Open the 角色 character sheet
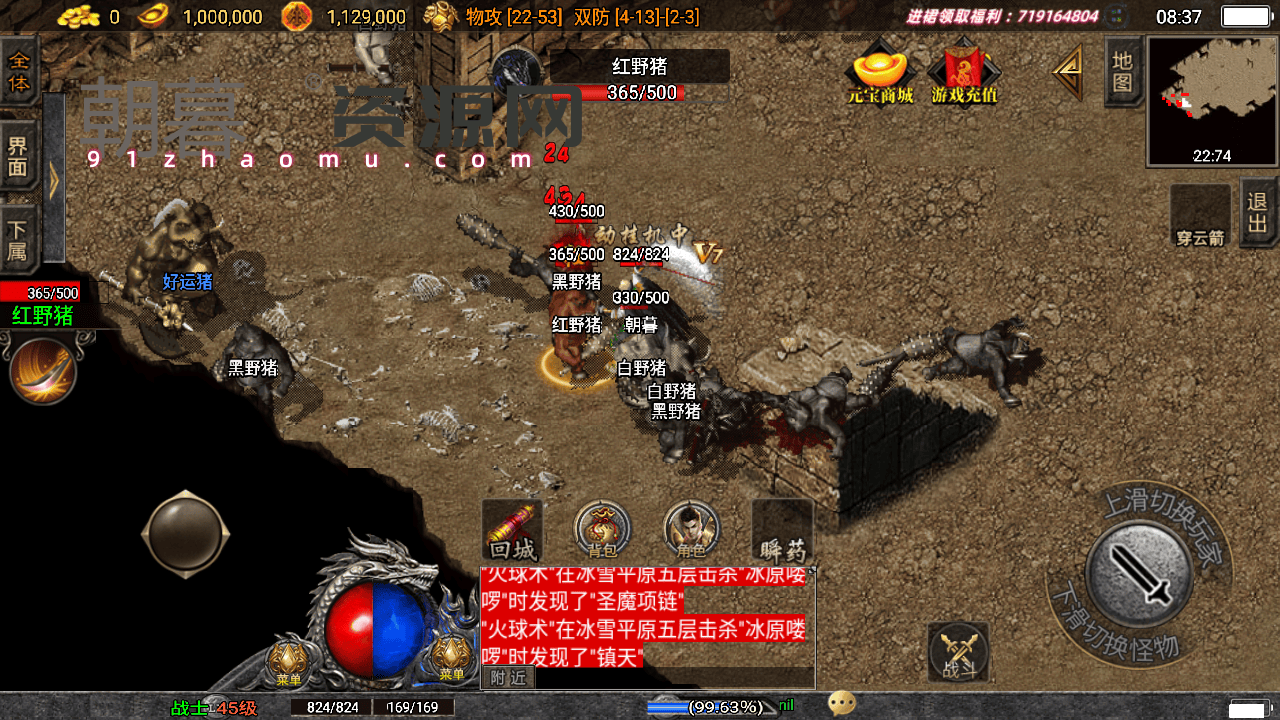Image resolution: width=1280 pixels, height=720 pixels. 691,530
